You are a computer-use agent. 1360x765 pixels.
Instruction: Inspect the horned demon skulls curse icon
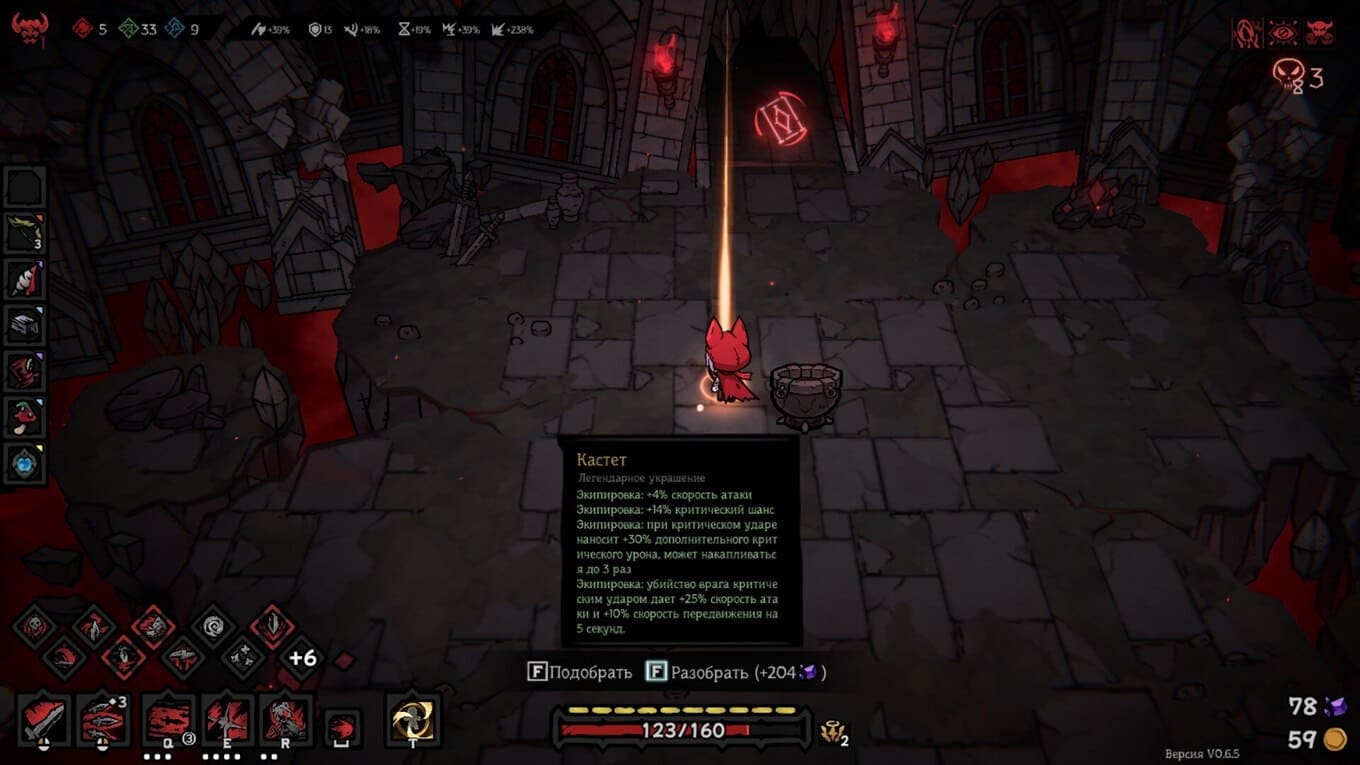coord(1320,33)
